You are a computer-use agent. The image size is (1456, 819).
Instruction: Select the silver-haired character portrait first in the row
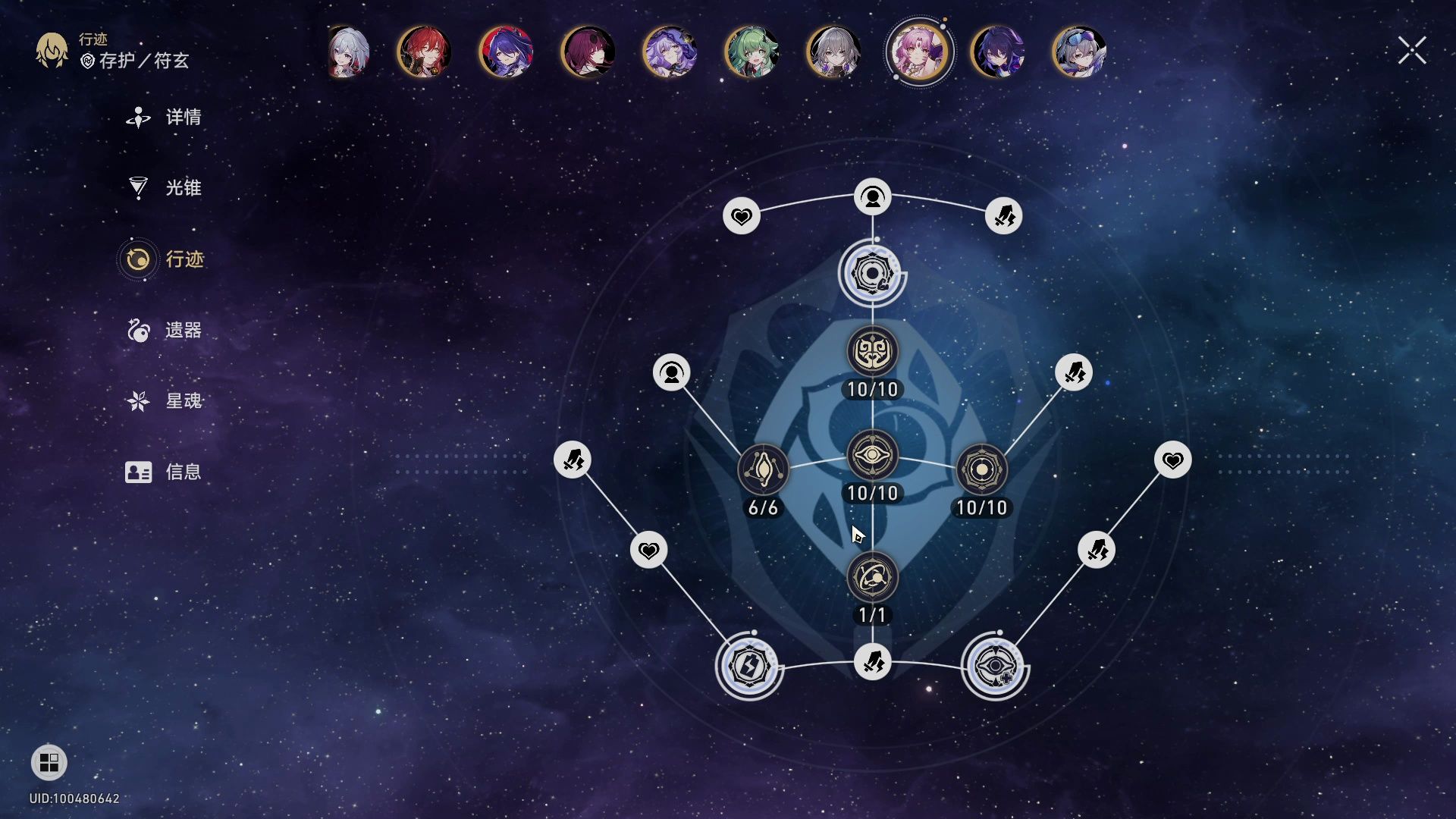pos(348,52)
